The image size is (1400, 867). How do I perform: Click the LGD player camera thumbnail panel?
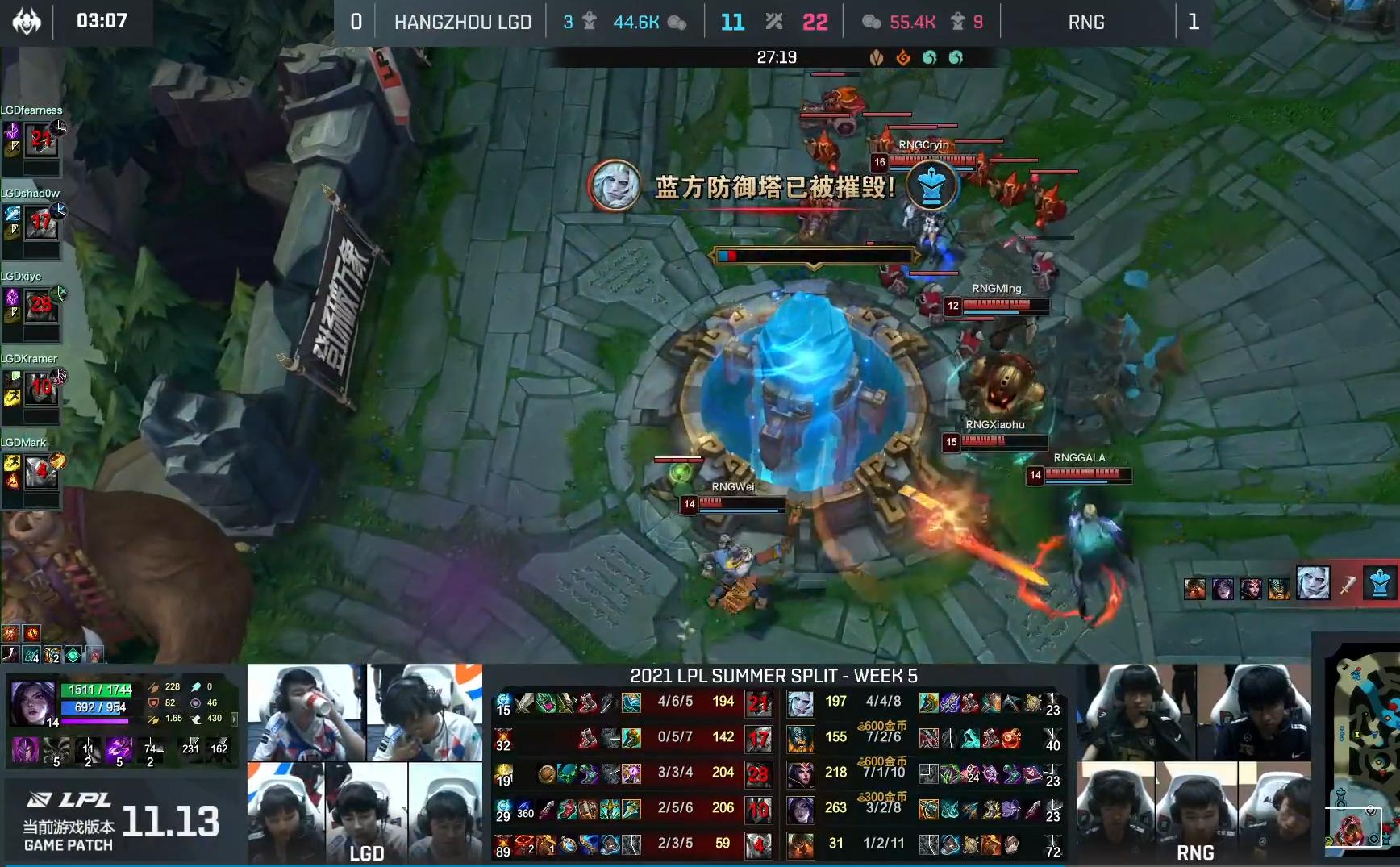[365, 762]
